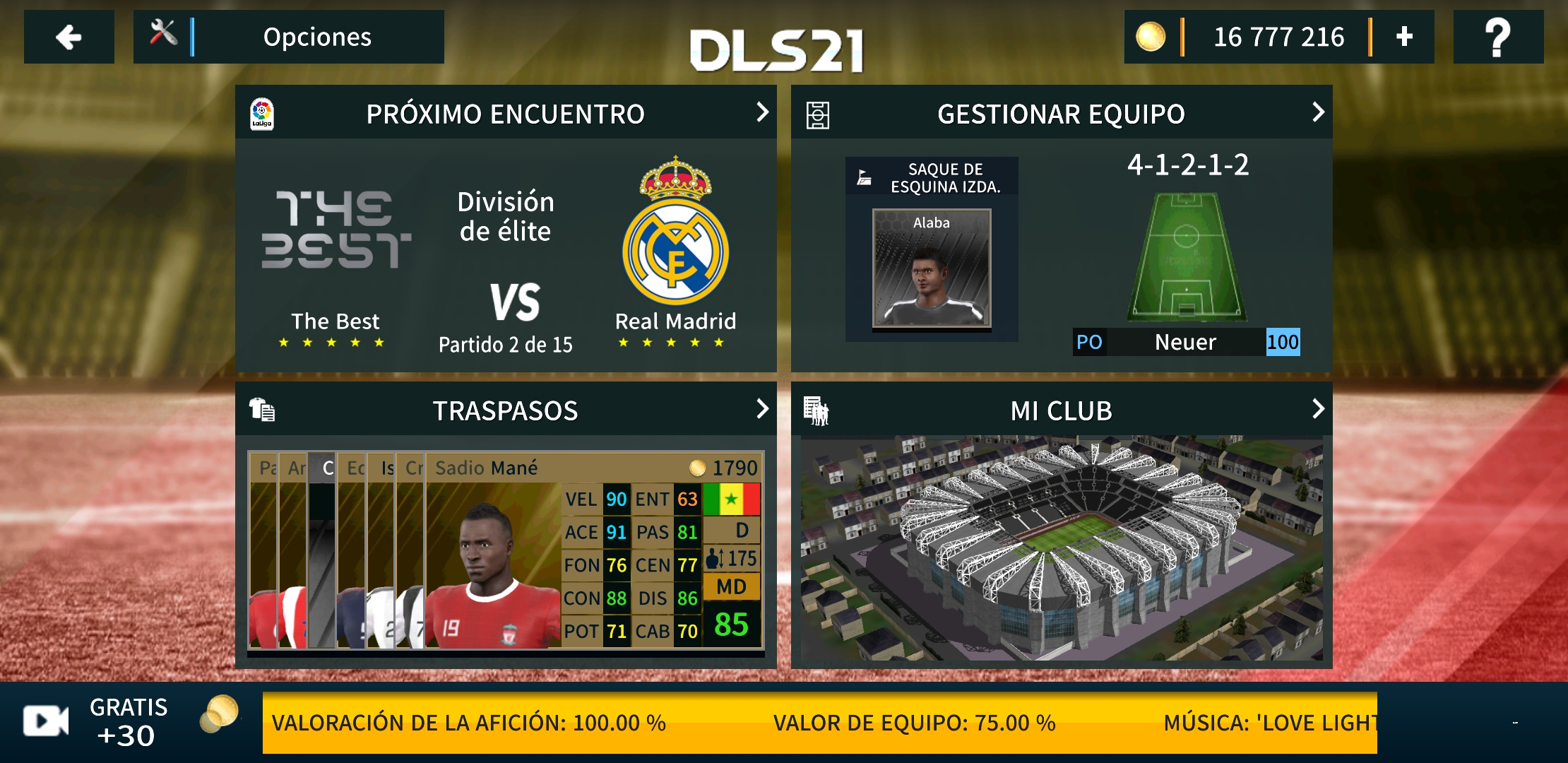Select the Senegal flag on Mané's card

click(731, 499)
